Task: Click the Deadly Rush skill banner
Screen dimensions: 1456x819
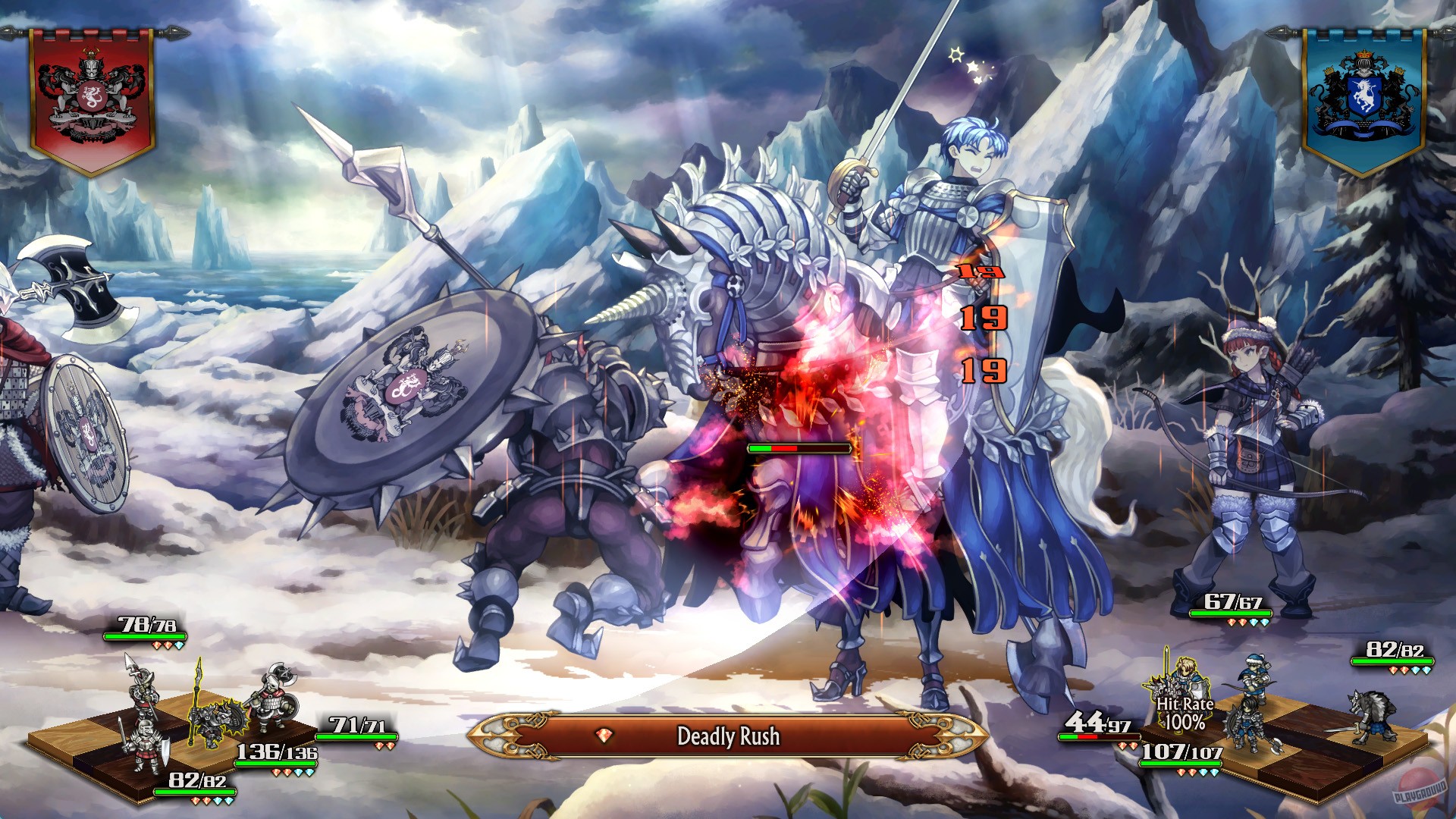Action: tap(728, 733)
